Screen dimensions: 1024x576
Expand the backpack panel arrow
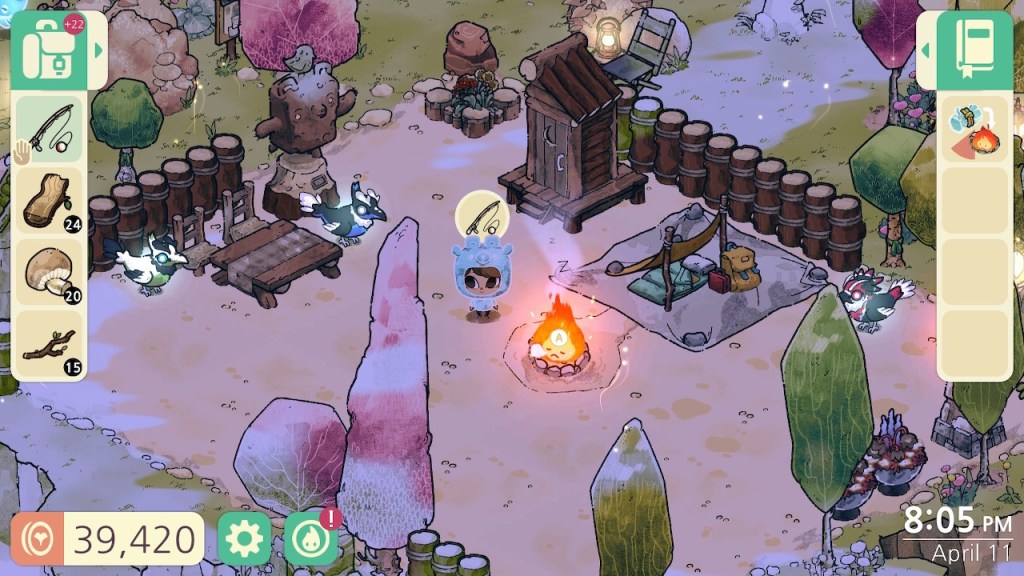[x=98, y=50]
